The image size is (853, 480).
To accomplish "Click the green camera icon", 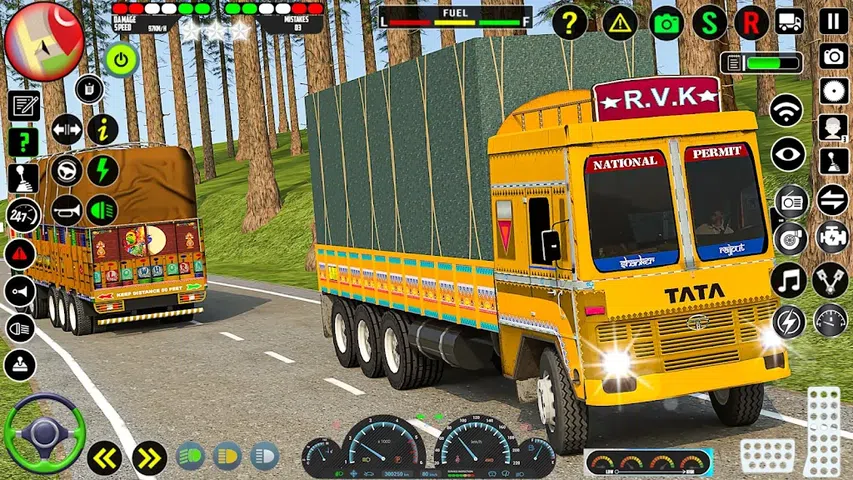I will click(x=667, y=22).
